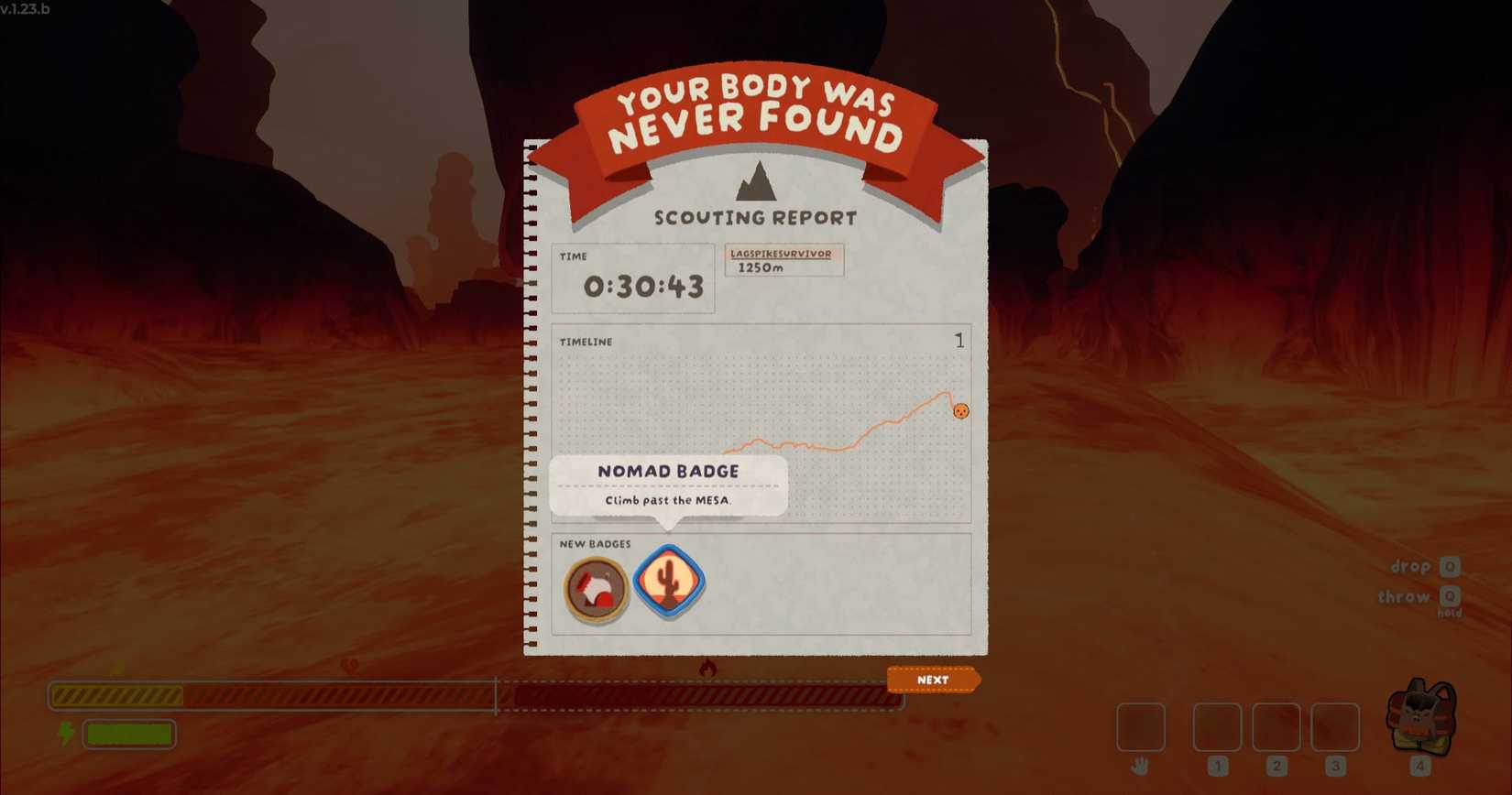Viewport: 1512px width, 795px height.
Task: Click the hand icon under the first hotbar slot
Action: (x=1141, y=765)
